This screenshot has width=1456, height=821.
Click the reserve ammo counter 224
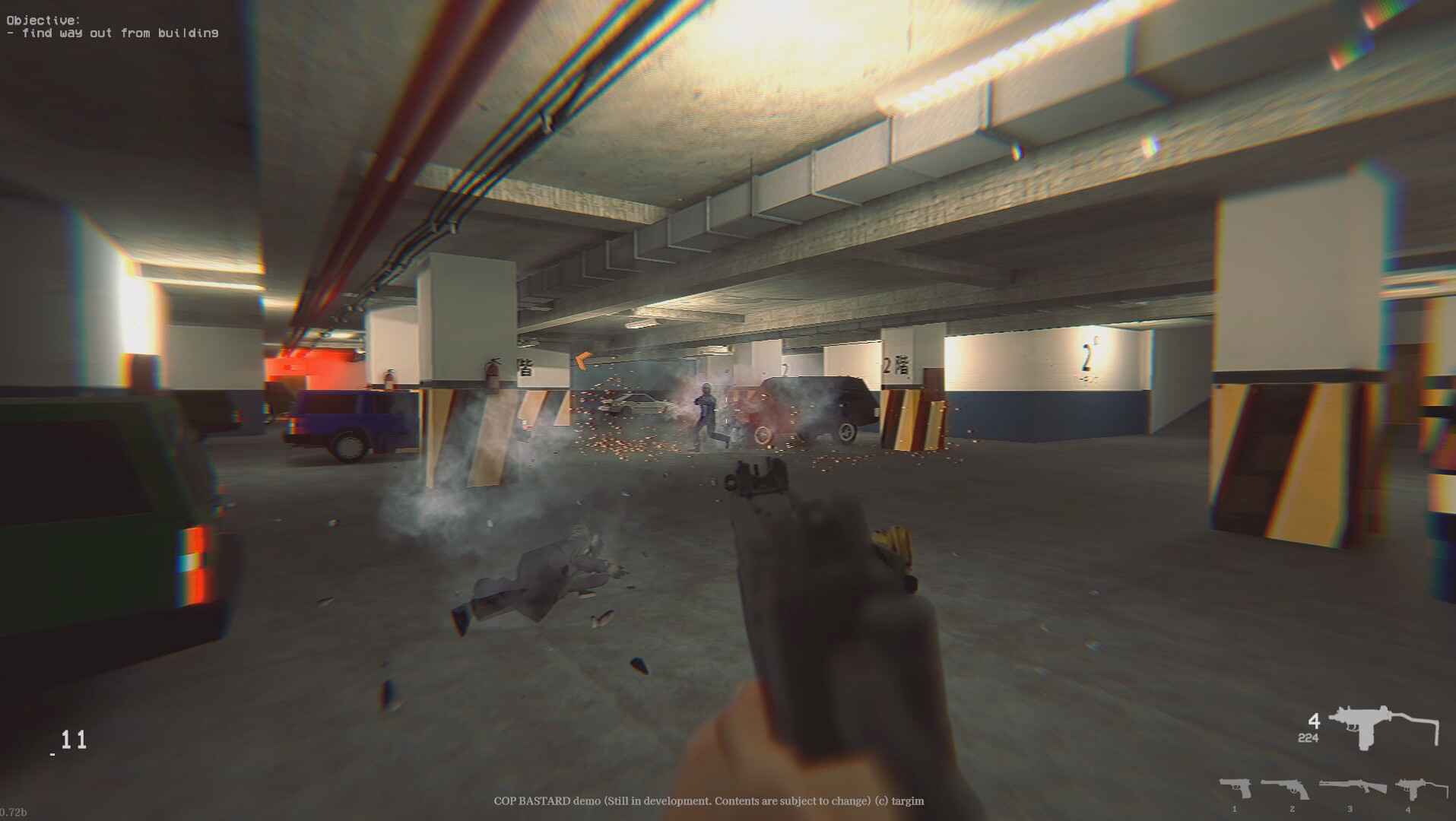1308,738
